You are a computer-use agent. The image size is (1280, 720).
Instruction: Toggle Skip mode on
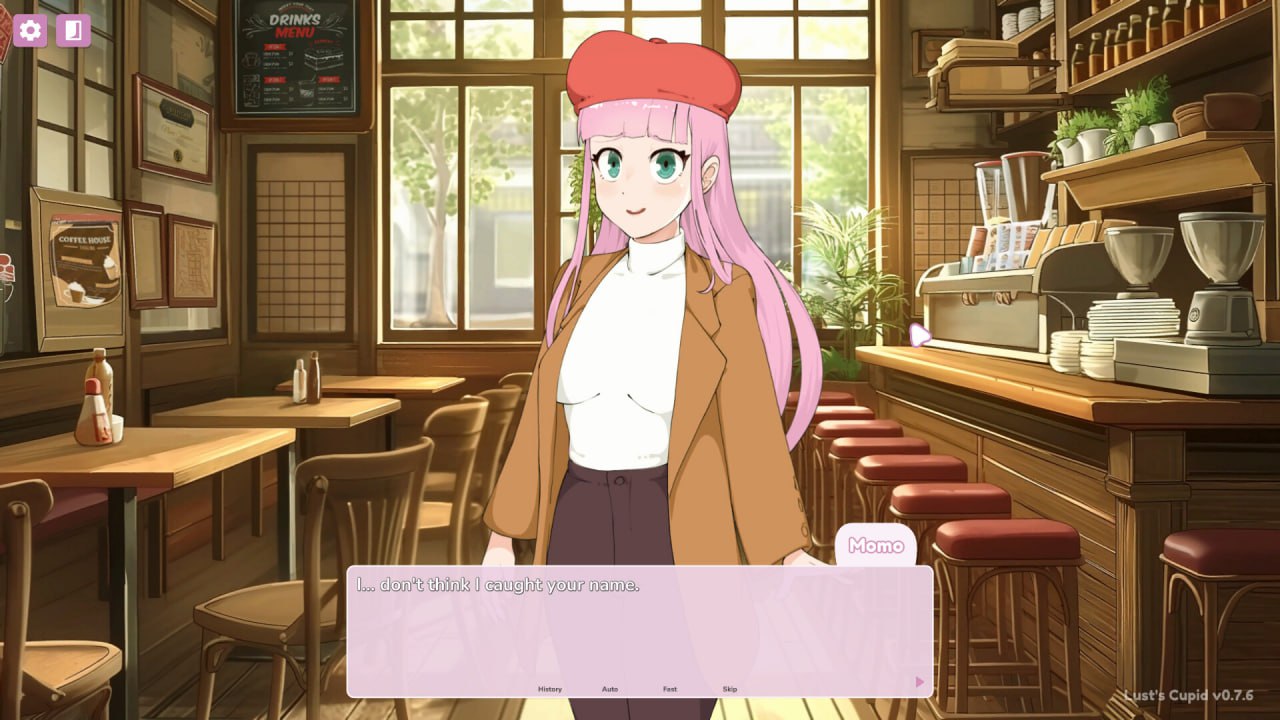coord(729,689)
